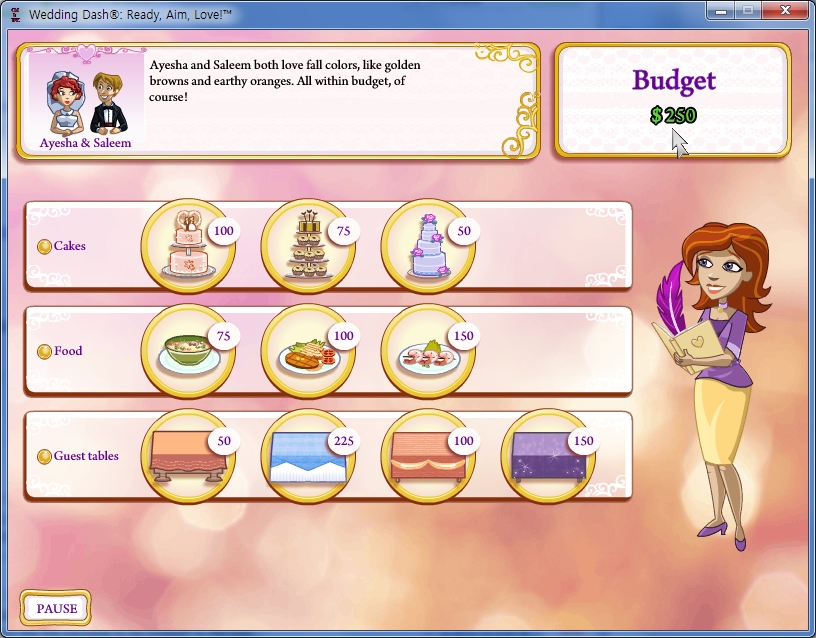This screenshot has height=638, width=816.
Task: Pick the 50-dollar lavender tiered cake
Action: click(427, 246)
